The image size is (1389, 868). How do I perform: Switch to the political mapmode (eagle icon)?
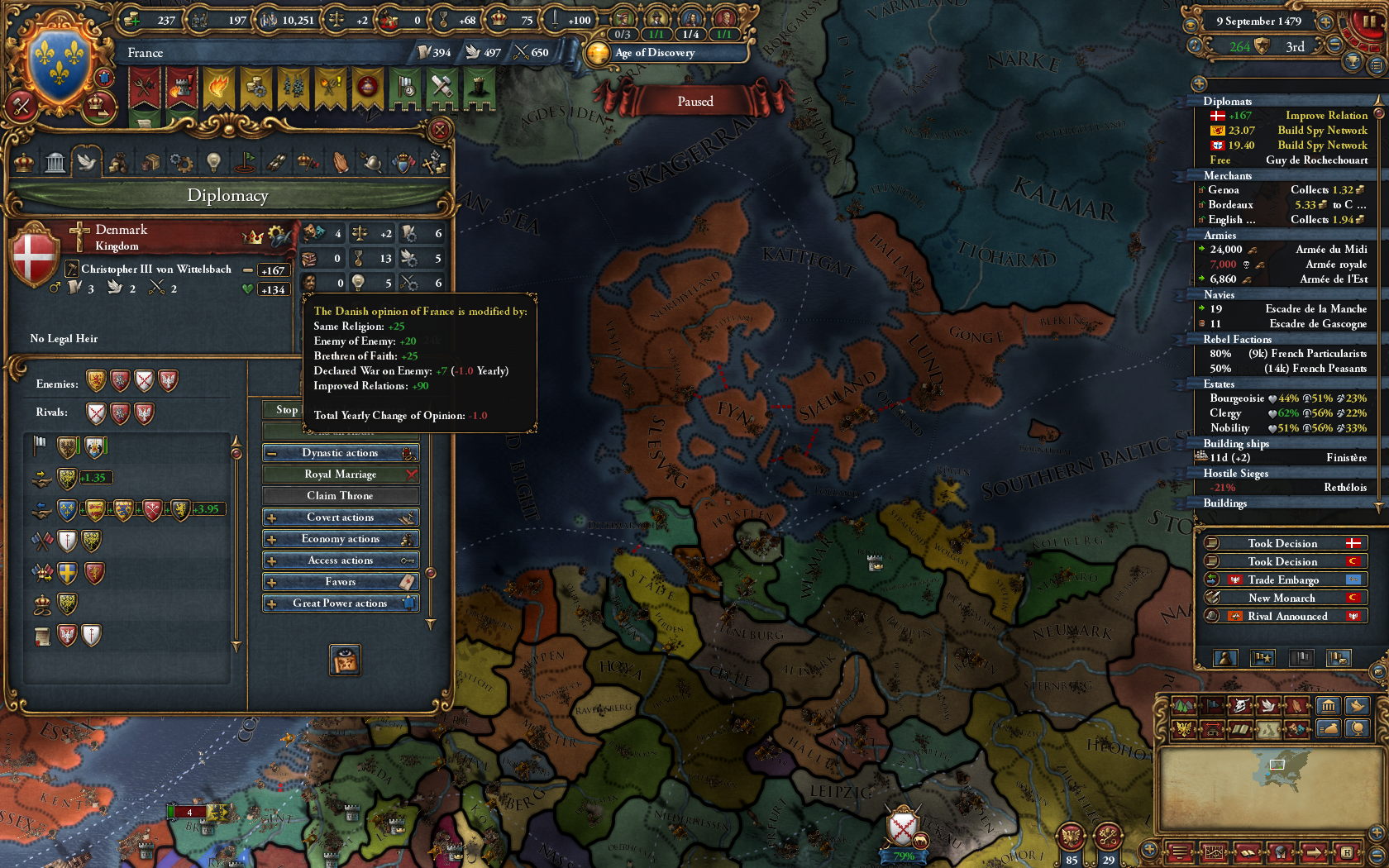coord(1184,729)
